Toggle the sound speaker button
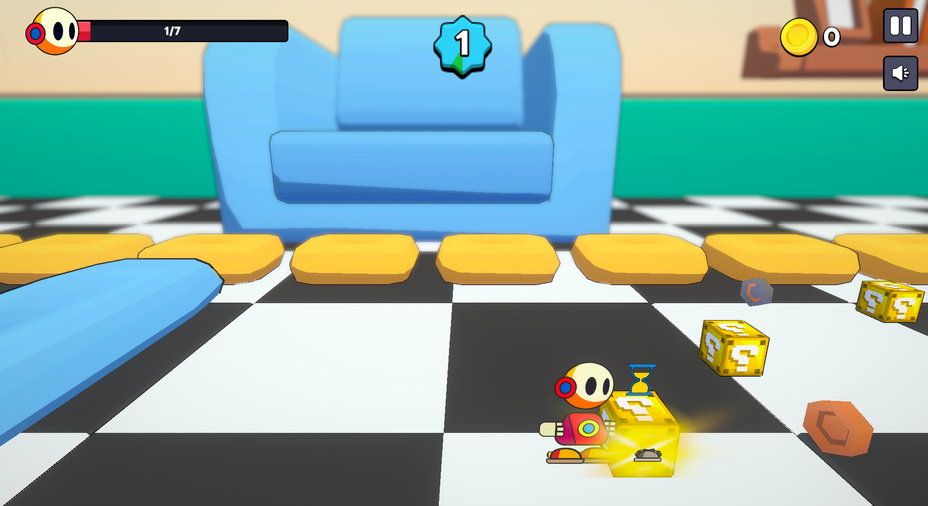 pyautogui.click(x=900, y=73)
